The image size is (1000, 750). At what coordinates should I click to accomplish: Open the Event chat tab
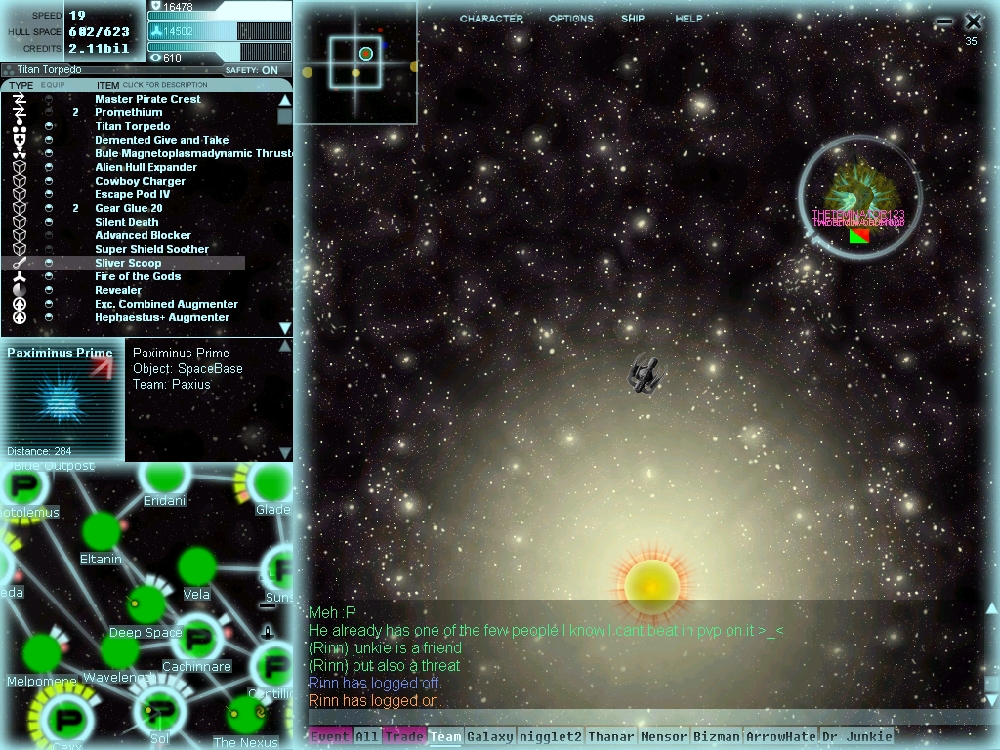[330, 737]
